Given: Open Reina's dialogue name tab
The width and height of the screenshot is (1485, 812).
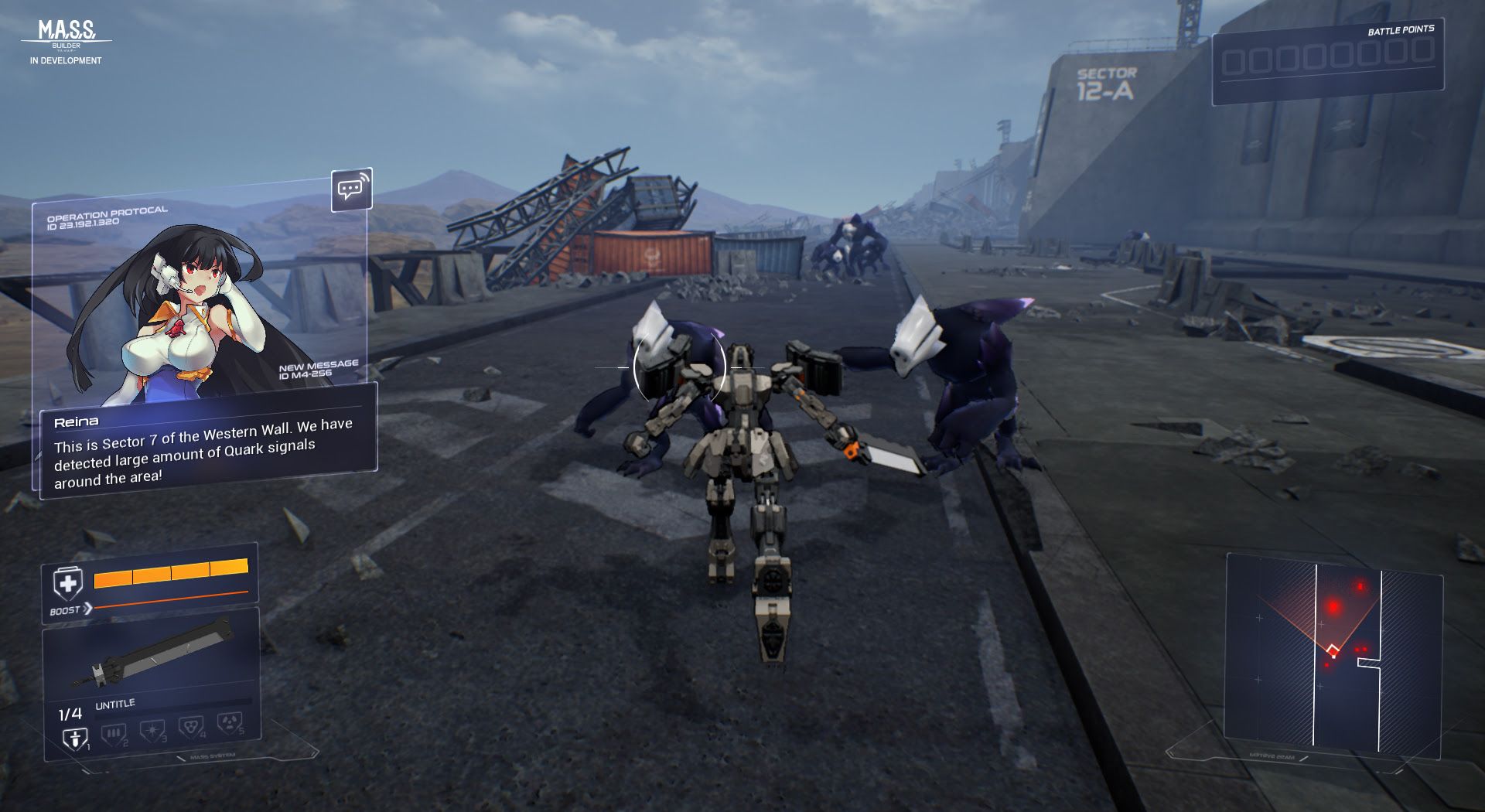Looking at the screenshot, I should click(77, 421).
